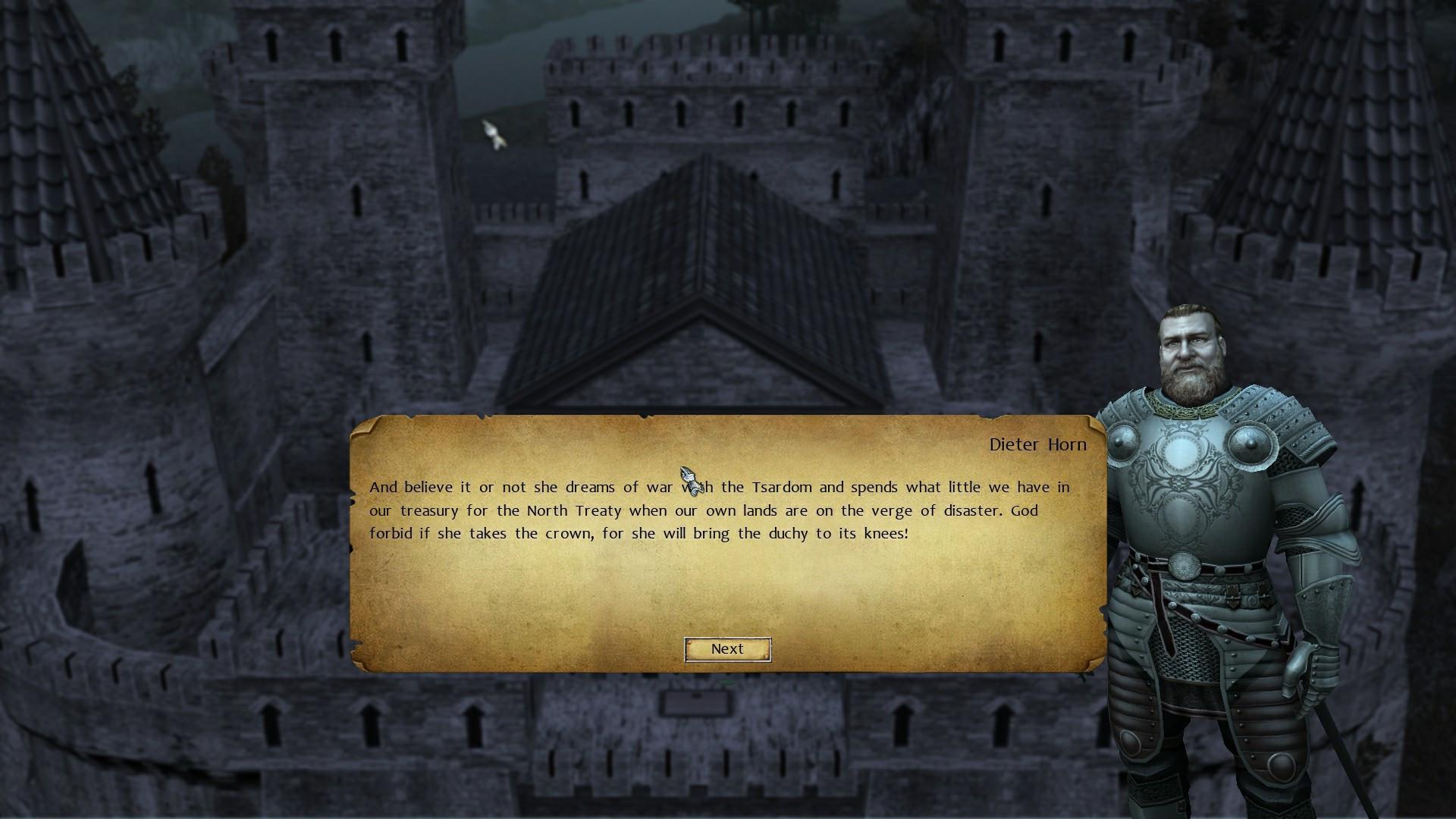Click the last line about the duchy
This screenshot has width=1456, height=819.
pyautogui.click(x=641, y=533)
